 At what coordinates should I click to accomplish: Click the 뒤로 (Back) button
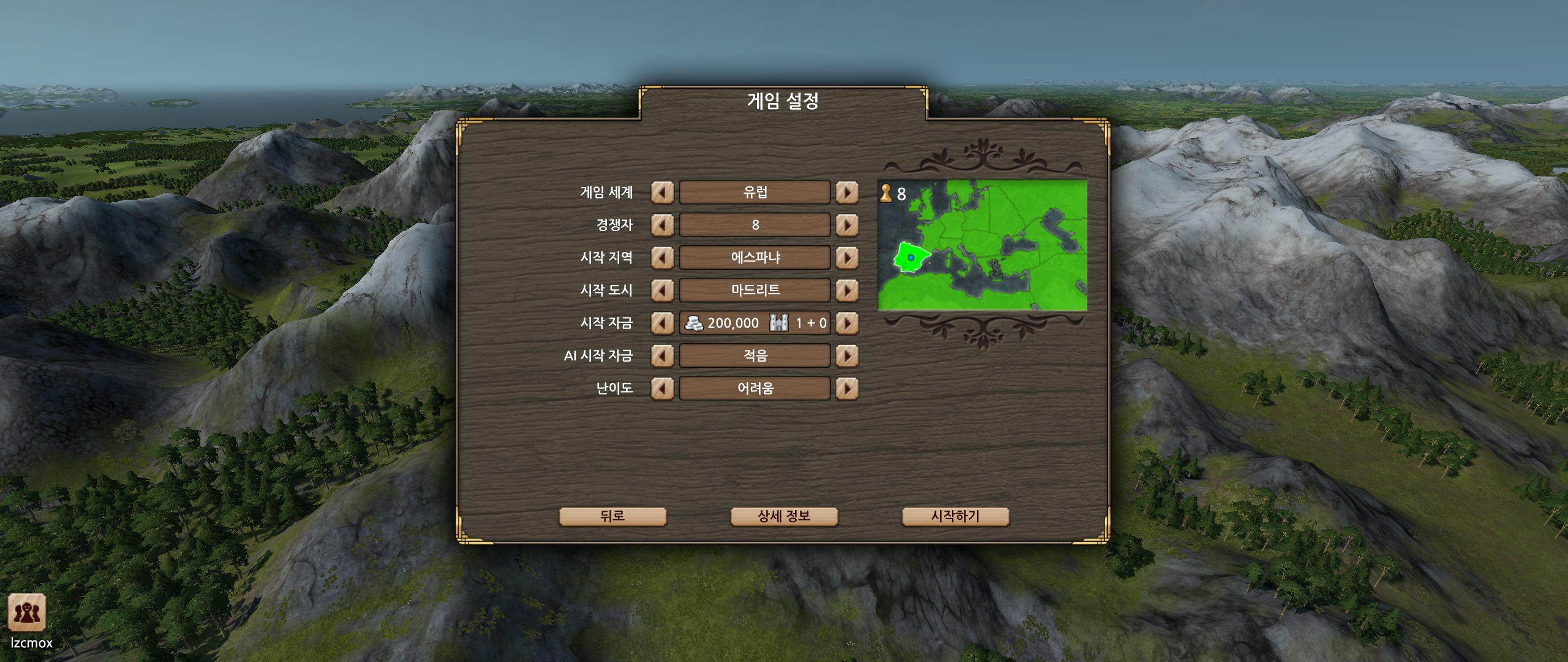(x=612, y=516)
